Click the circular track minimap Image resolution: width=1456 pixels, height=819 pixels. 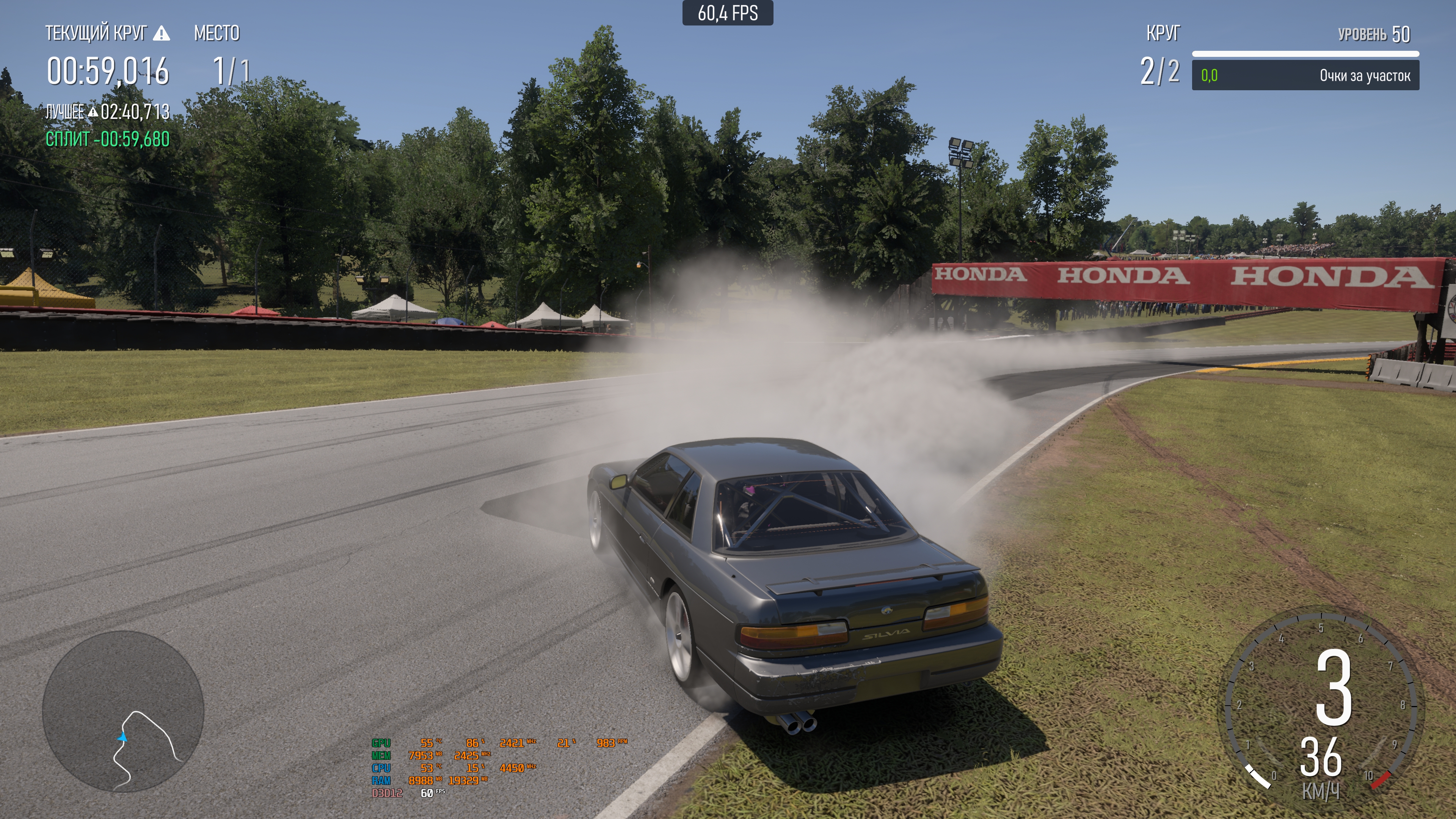pyautogui.click(x=123, y=711)
